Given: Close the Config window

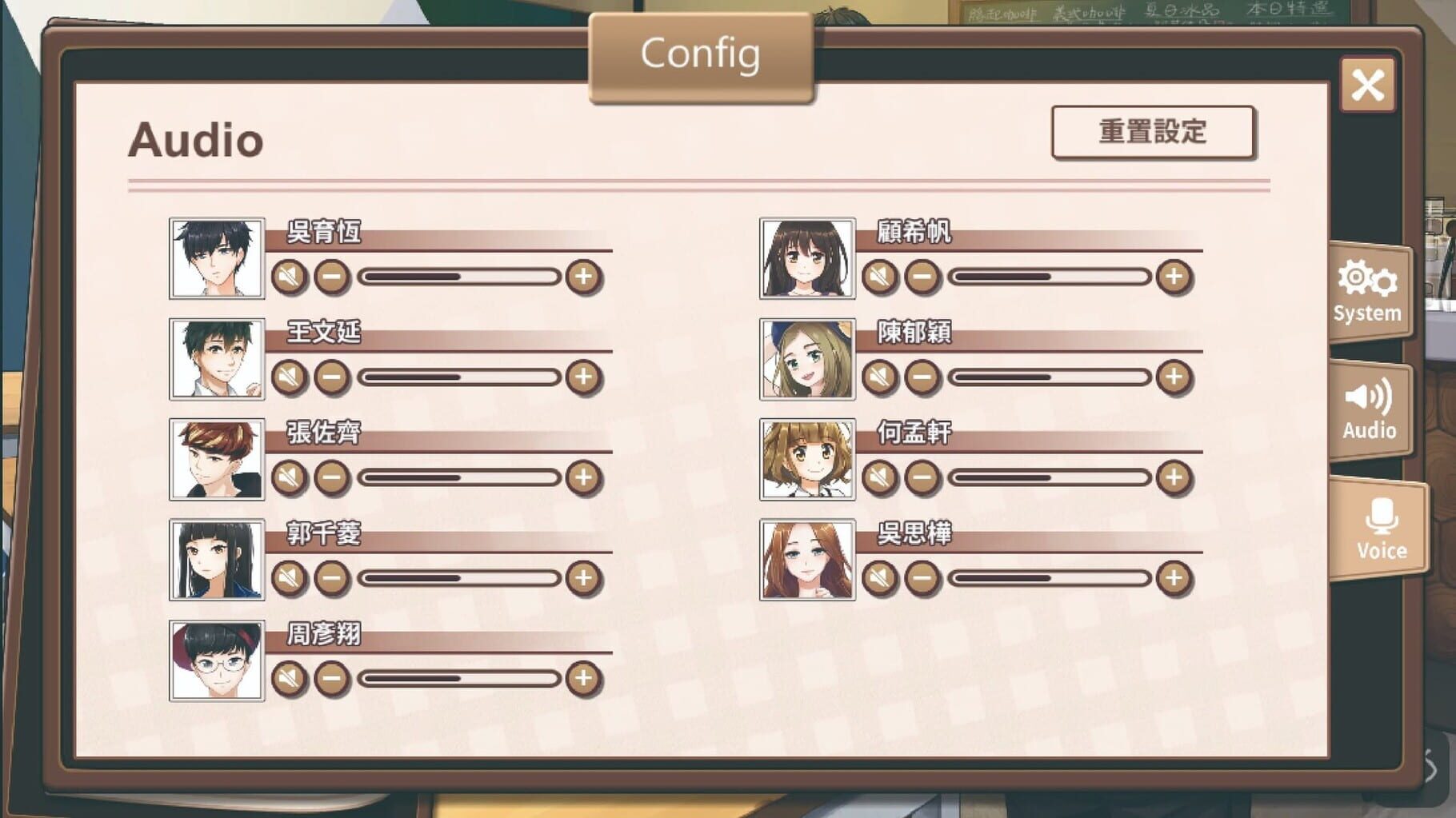Looking at the screenshot, I should pyautogui.click(x=1368, y=86).
